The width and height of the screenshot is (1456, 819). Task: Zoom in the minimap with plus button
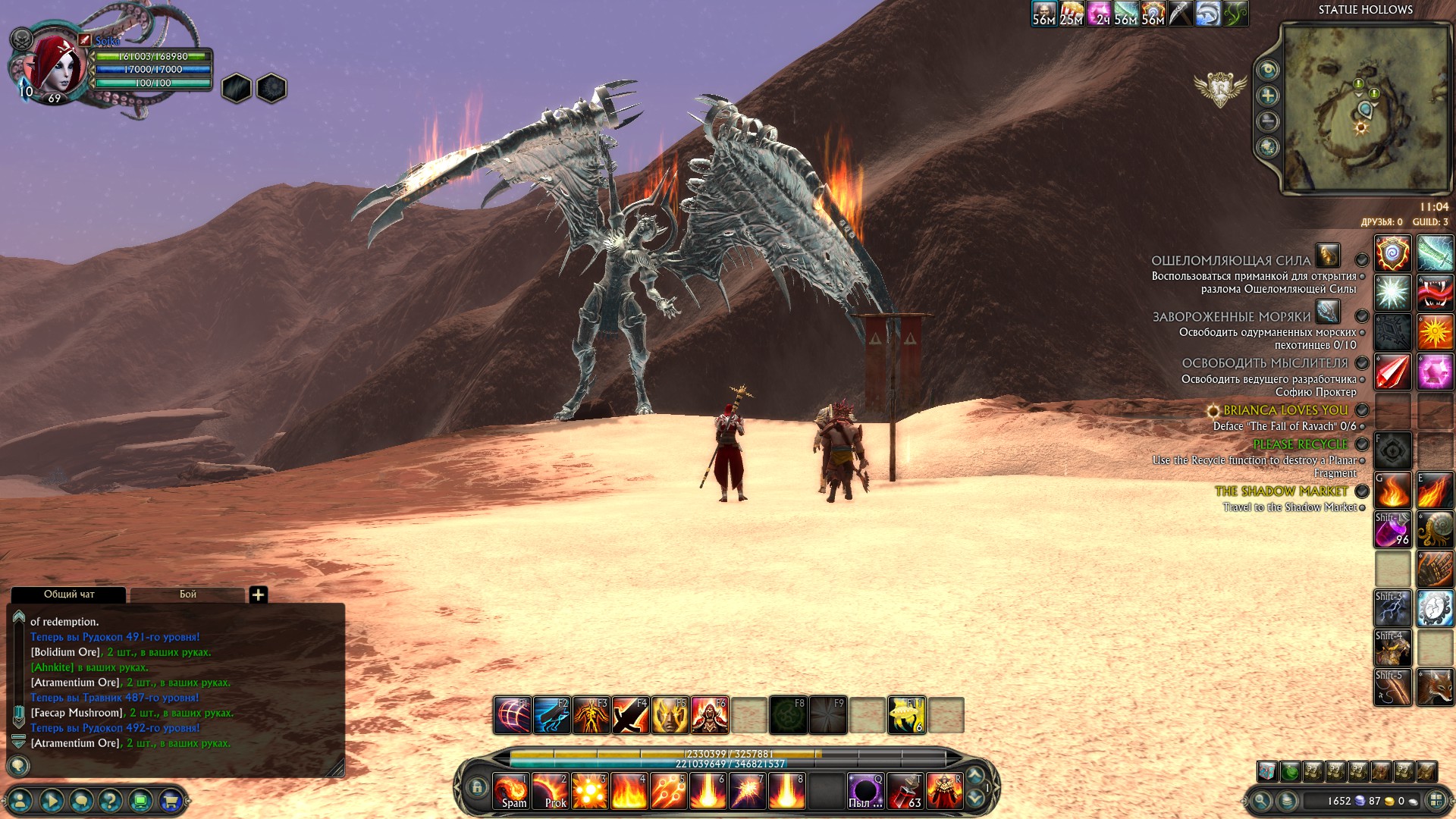1268,96
